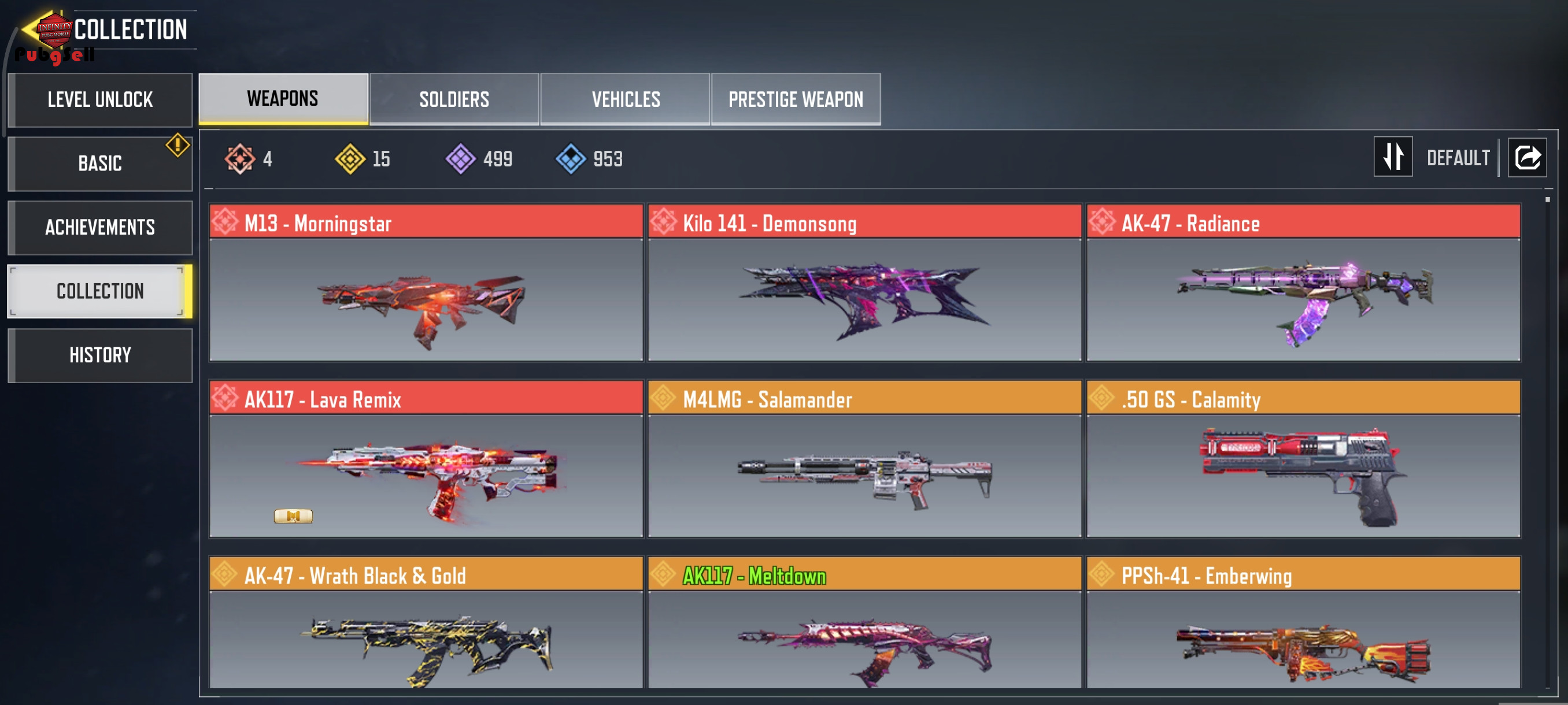
Task: Switch to the Soldiers tab
Action: coord(454,99)
